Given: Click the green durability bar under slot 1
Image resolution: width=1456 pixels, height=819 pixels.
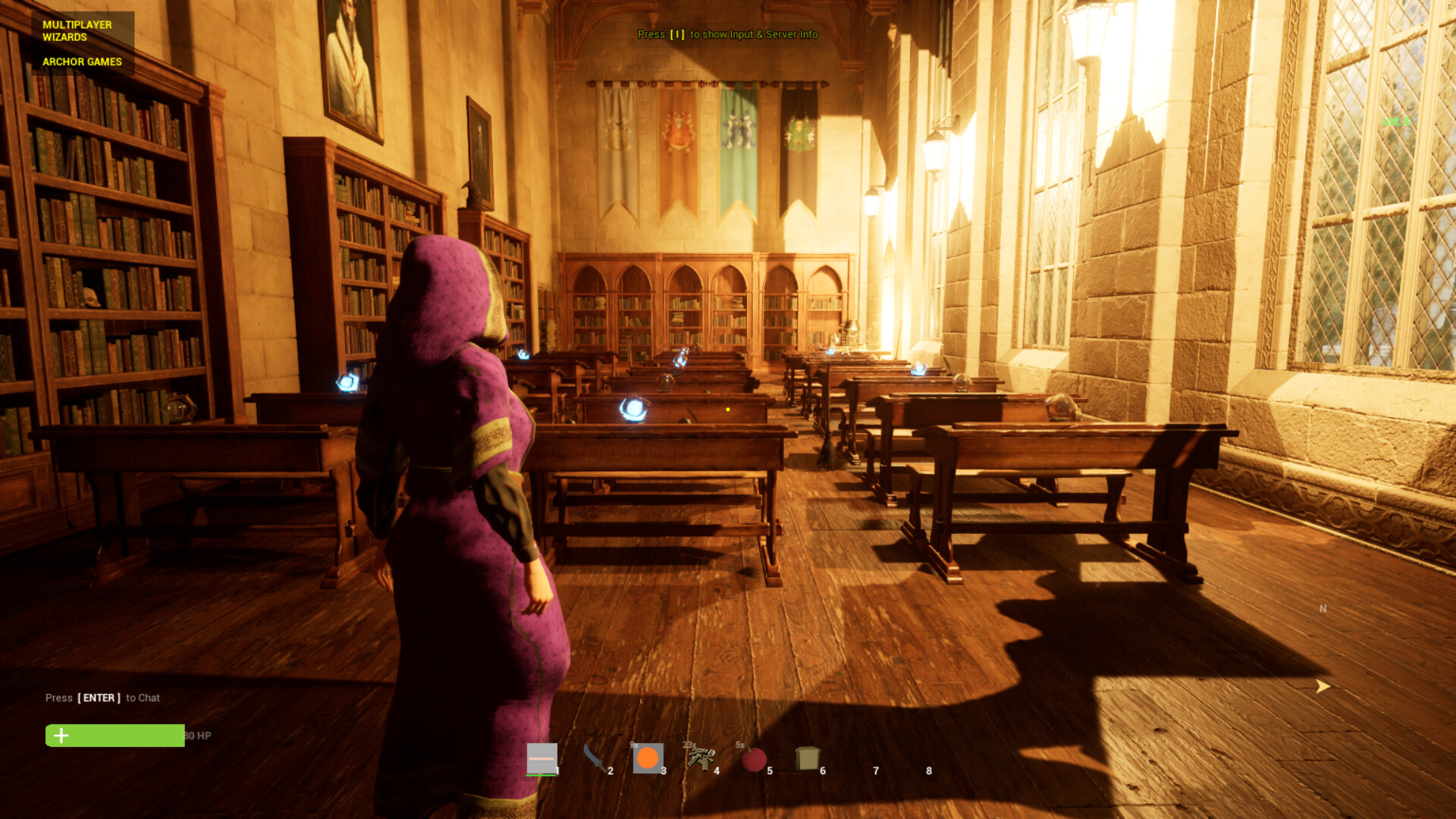Looking at the screenshot, I should (x=540, y=776).
